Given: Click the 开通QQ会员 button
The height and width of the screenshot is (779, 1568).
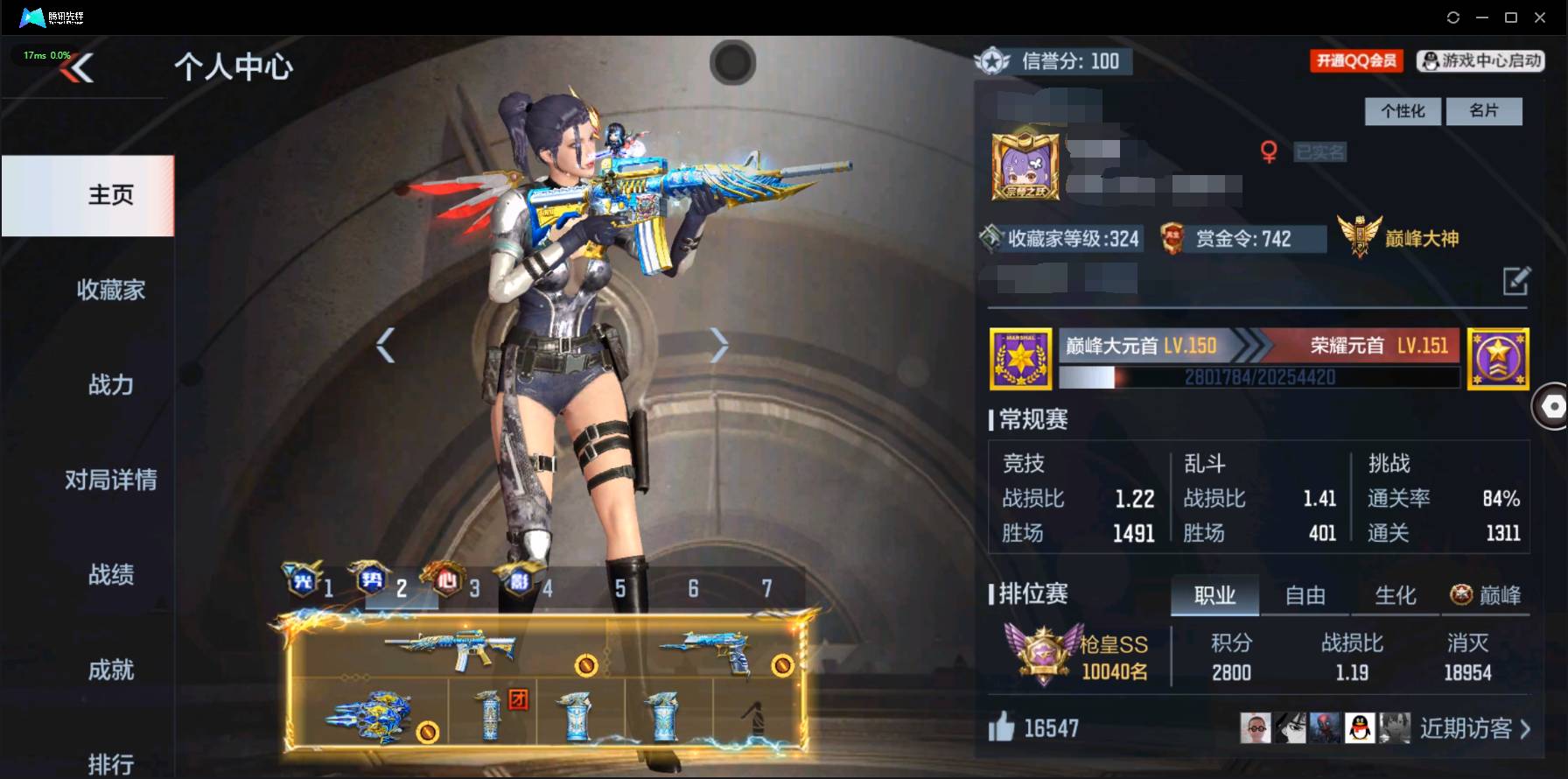Looking at the screenshot, I should tap(1354, 61).
